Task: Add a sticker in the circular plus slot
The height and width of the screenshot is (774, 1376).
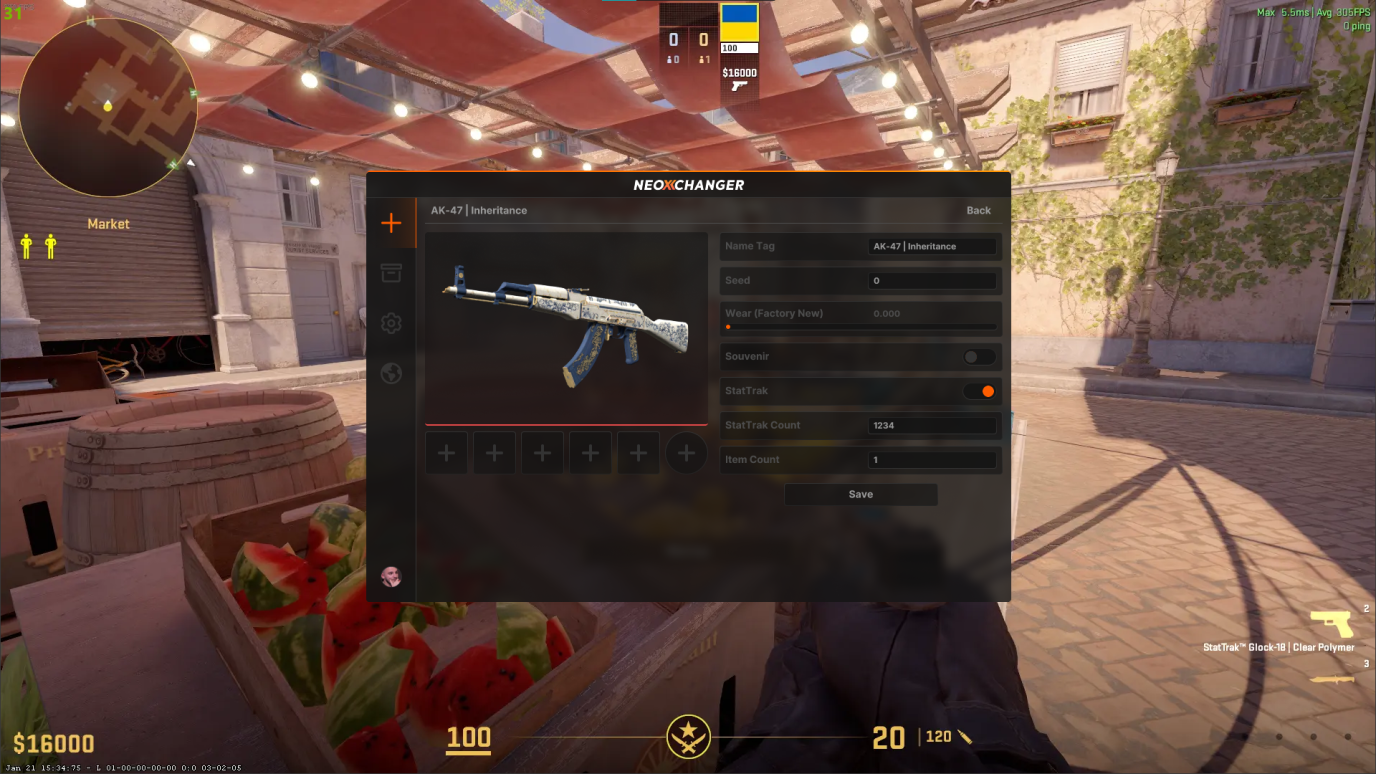Action: pos(686,453)
